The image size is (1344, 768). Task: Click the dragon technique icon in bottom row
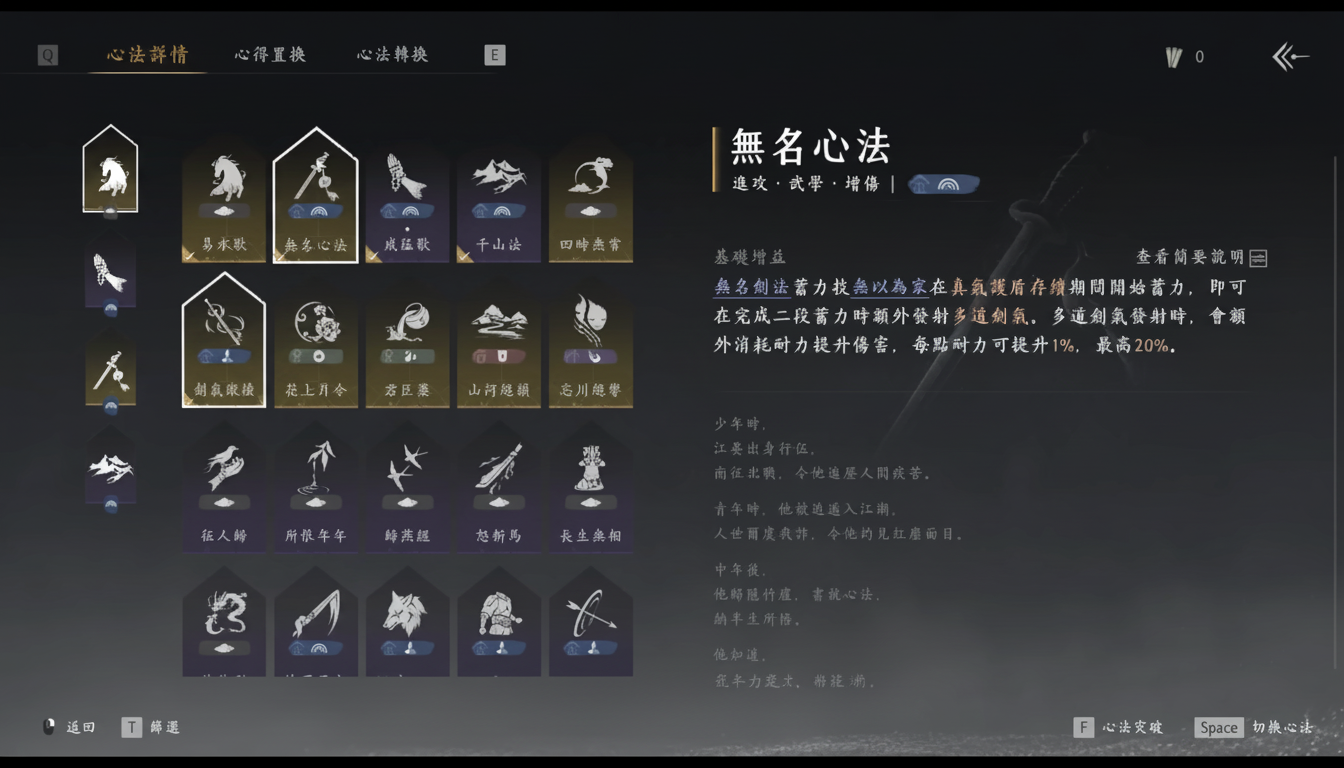click(223, 620)
